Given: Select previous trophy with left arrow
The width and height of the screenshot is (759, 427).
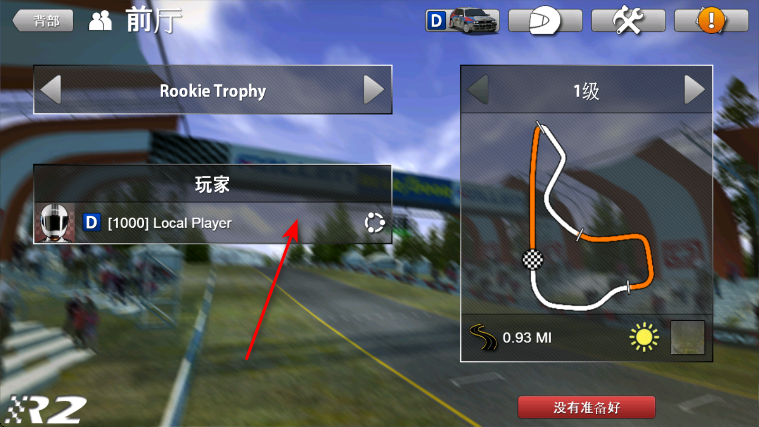Looking at the screenshot, I should point(50,90).
